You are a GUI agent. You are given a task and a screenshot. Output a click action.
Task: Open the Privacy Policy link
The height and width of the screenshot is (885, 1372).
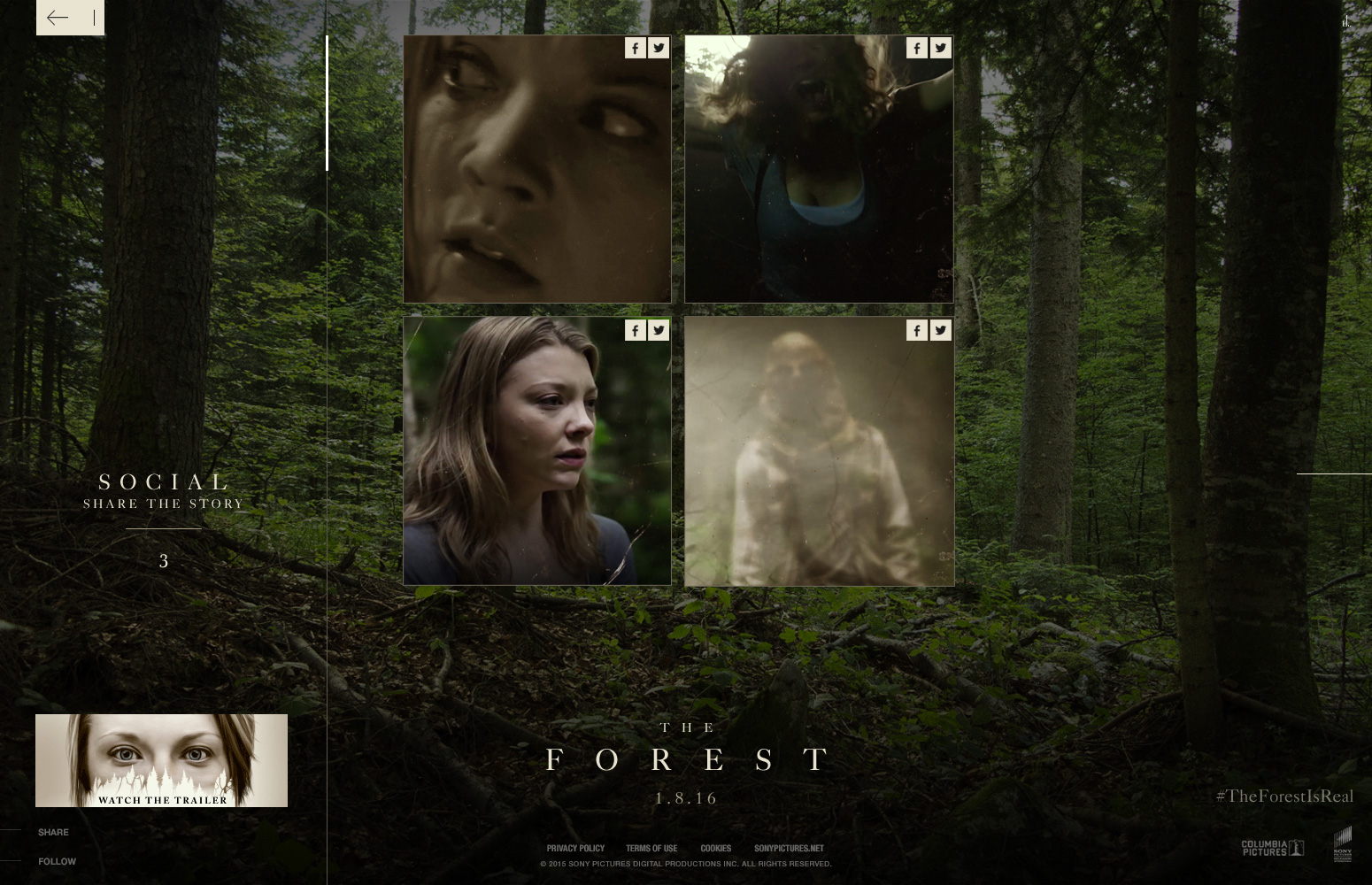pos(575,848)
